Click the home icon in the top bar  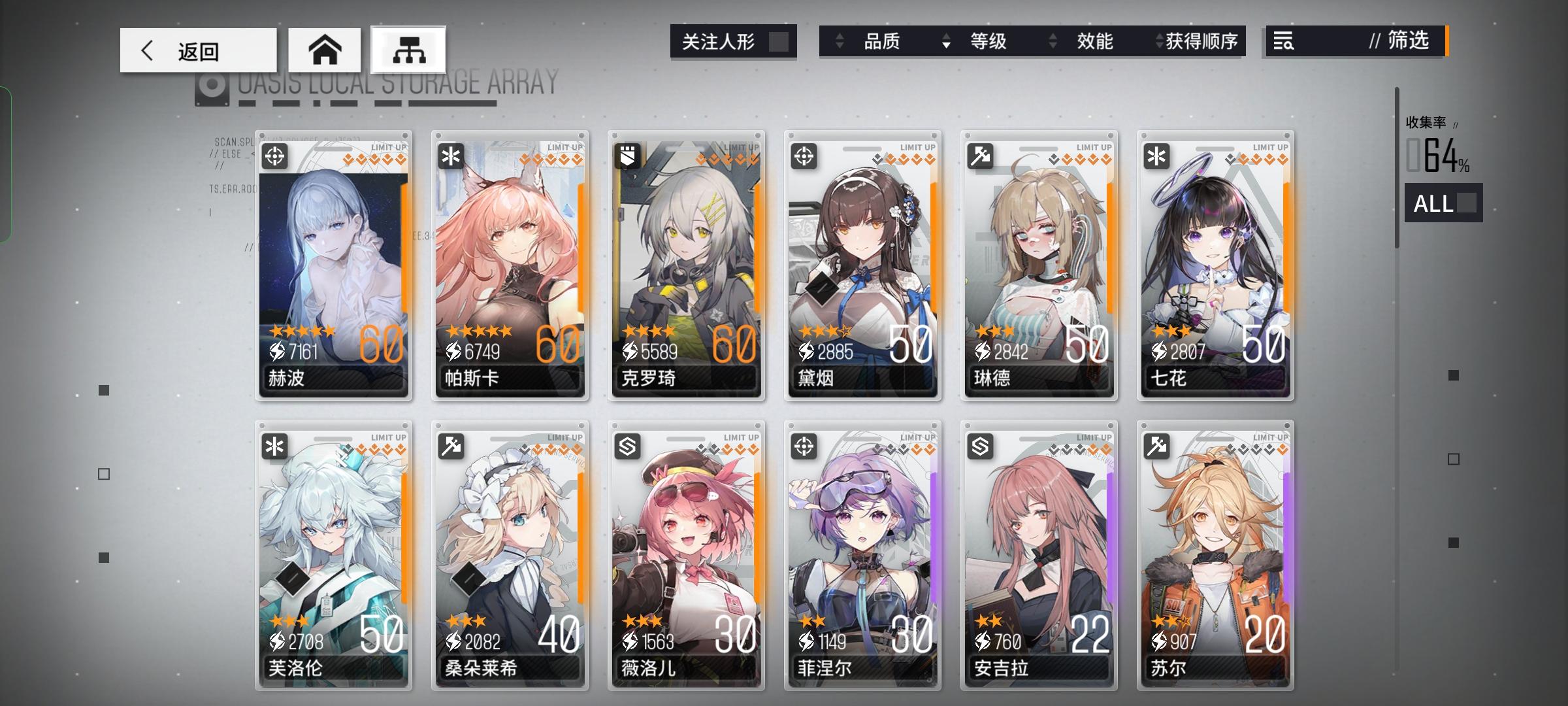pyautogui.click(x=325, y=50)
